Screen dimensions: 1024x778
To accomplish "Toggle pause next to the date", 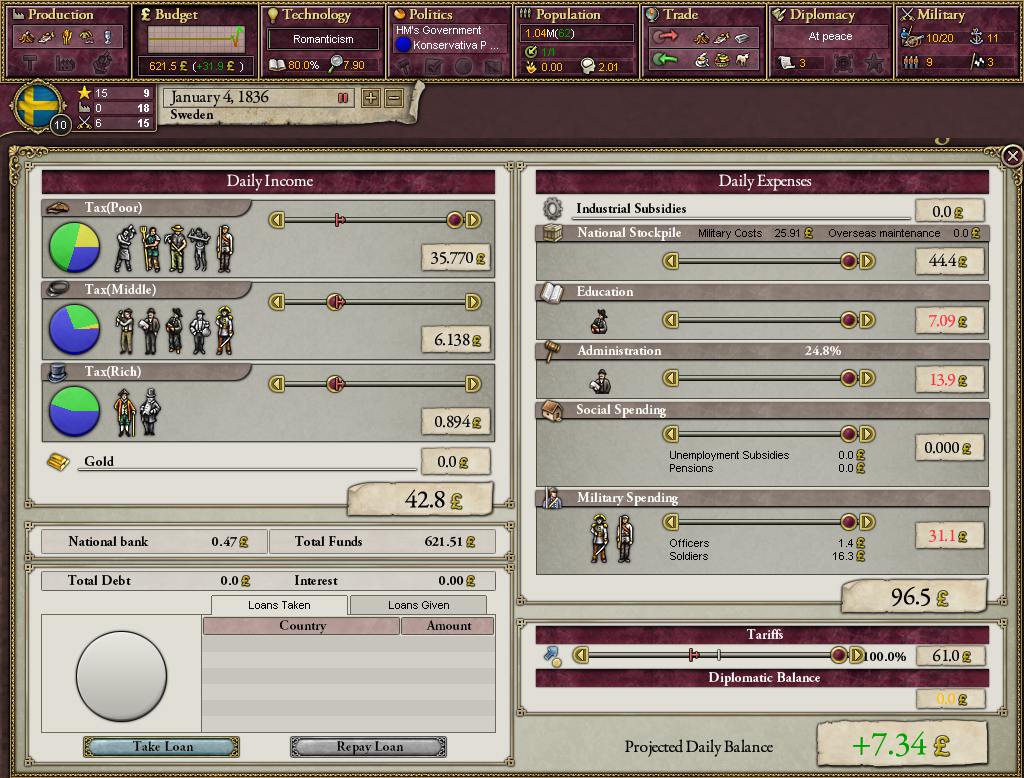I will coord(343,98).
